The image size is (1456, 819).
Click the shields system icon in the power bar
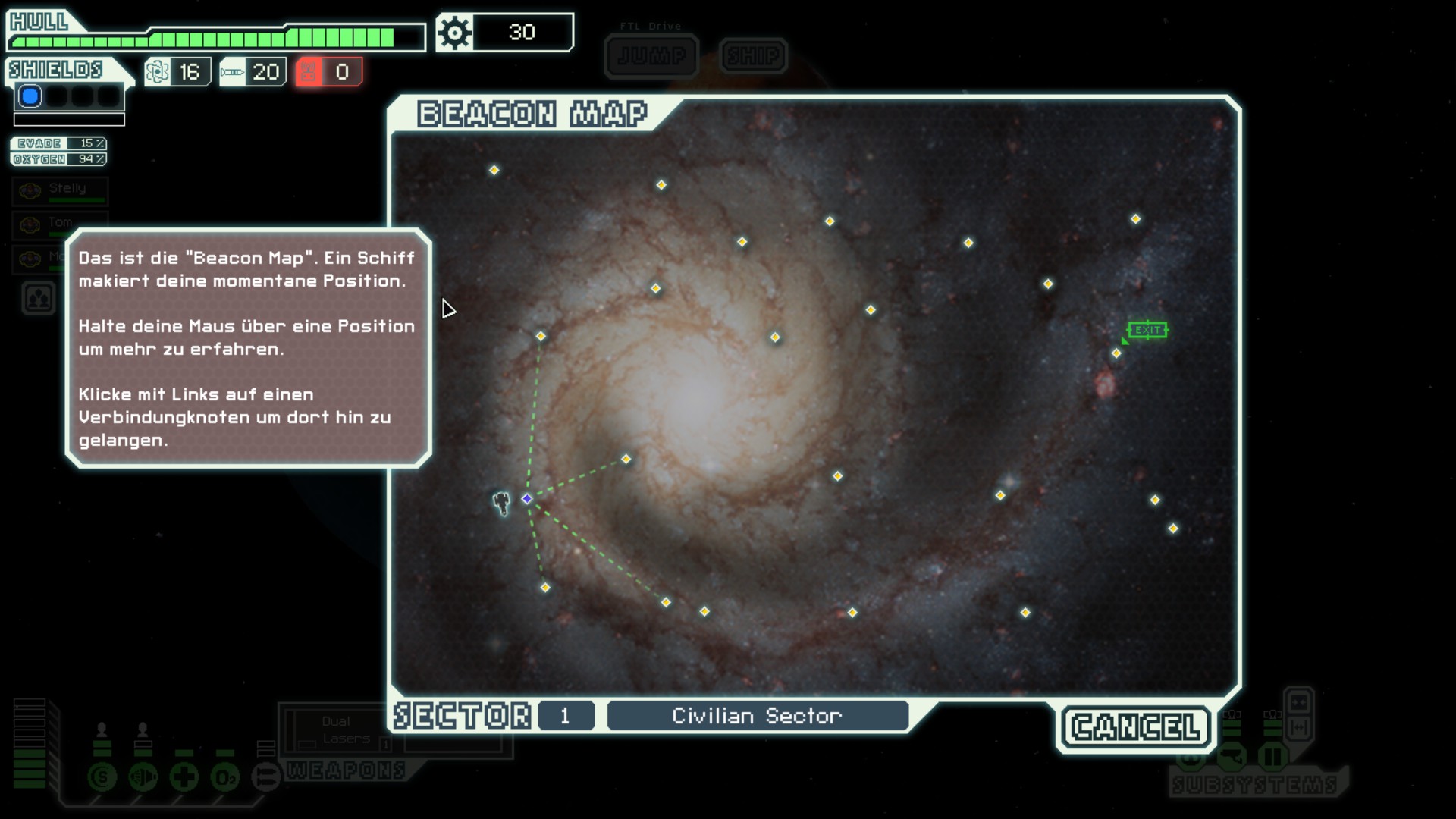(102, 777)
